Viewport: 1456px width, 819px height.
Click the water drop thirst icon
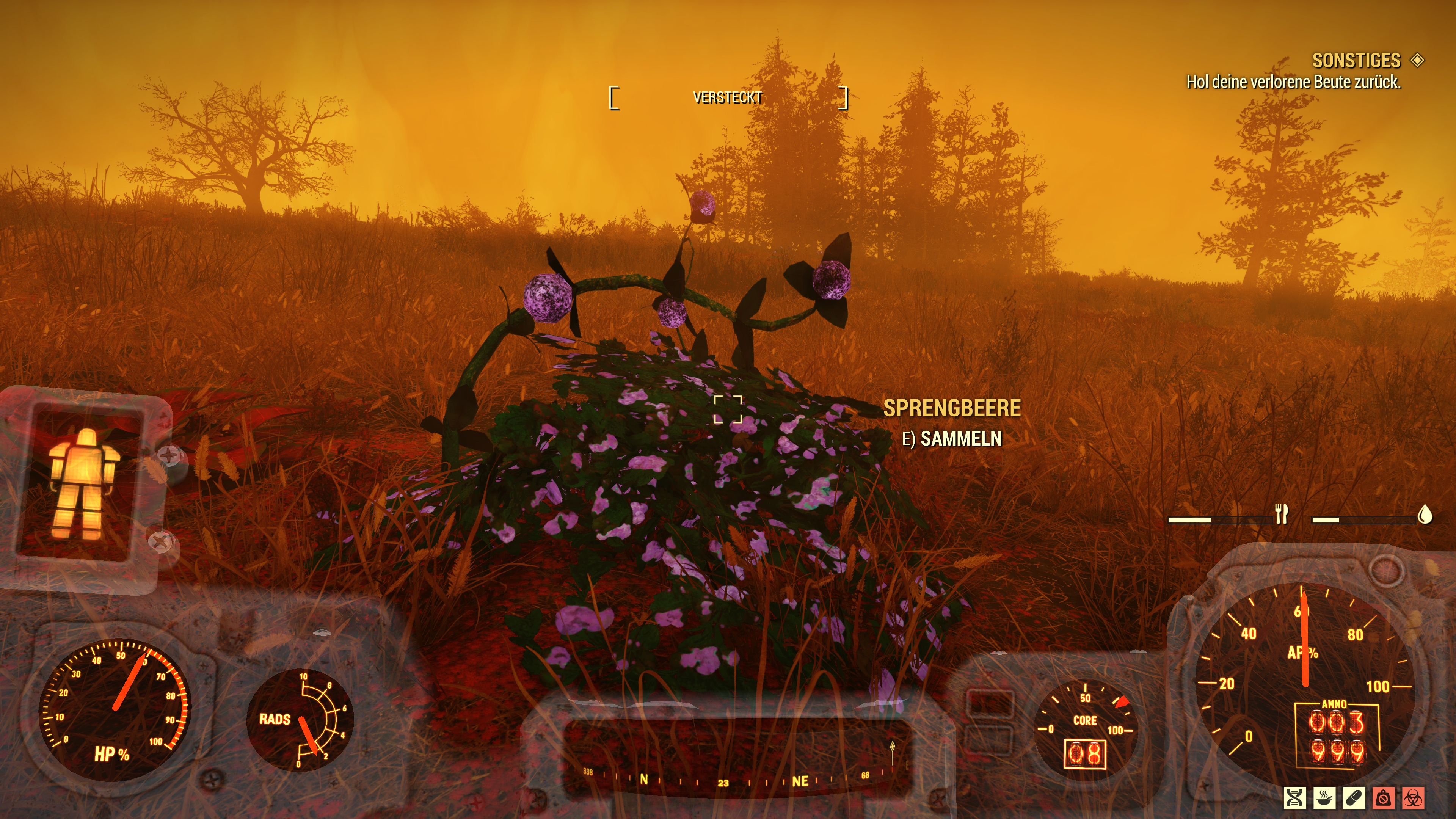1425,515
